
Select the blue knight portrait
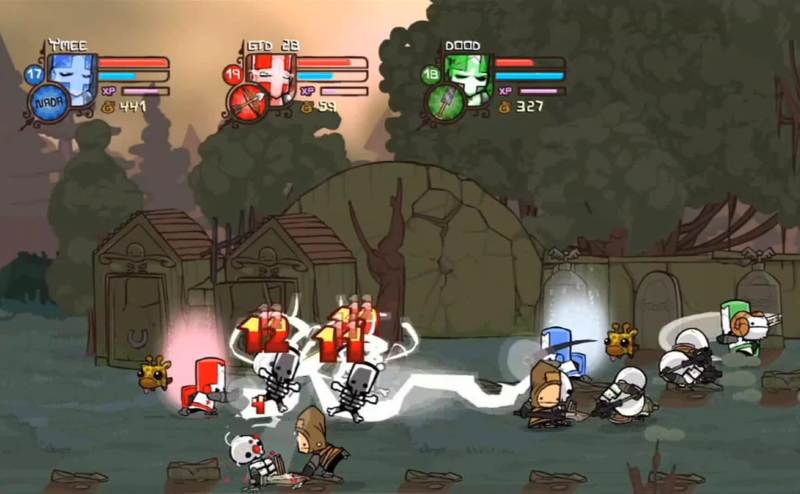(x=74, y=70)
